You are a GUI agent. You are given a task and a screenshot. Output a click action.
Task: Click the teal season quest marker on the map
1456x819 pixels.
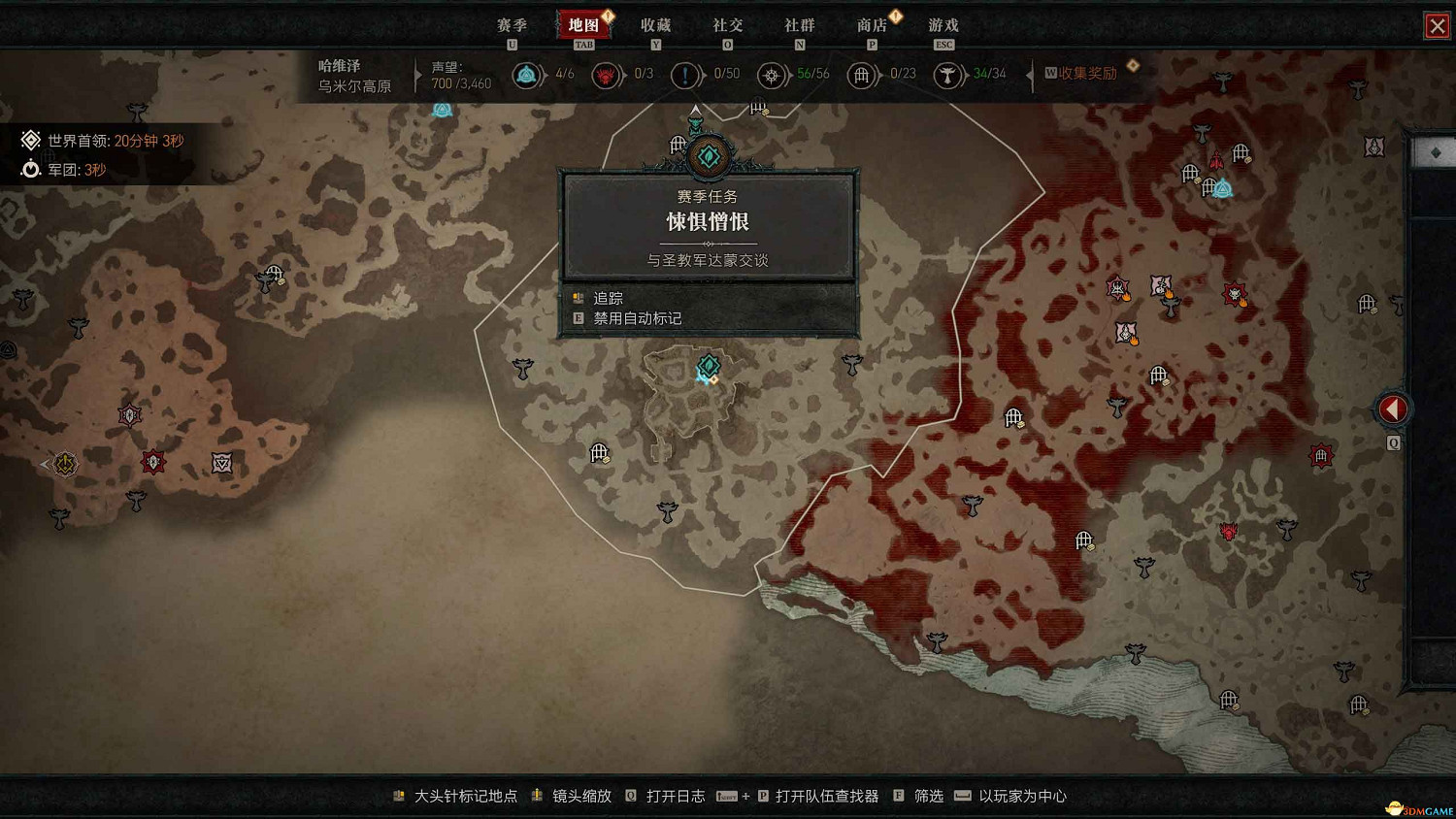click(x=708, y=367)
